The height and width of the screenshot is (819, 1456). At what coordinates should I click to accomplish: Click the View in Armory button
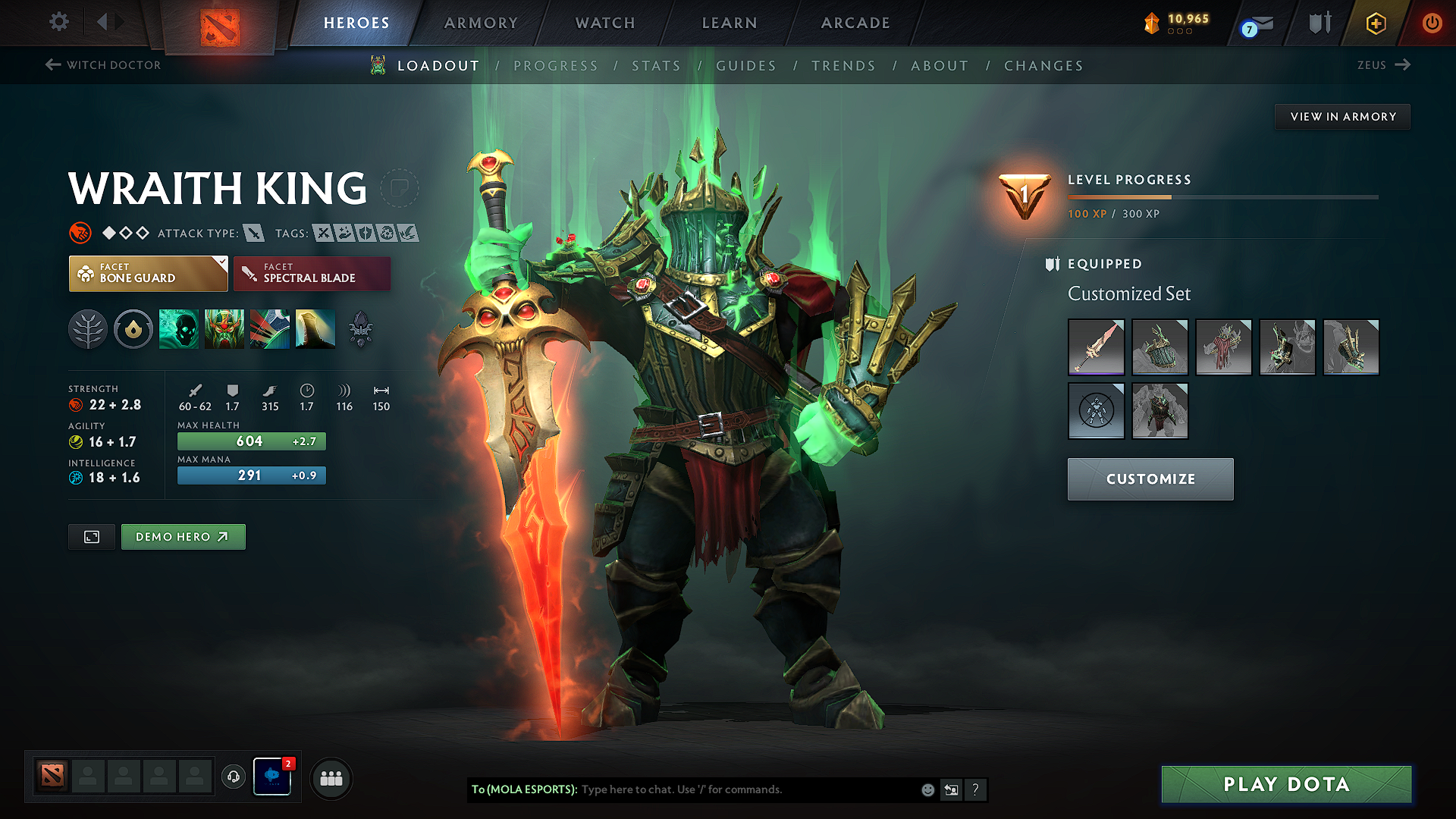(x=1342, y=116)
